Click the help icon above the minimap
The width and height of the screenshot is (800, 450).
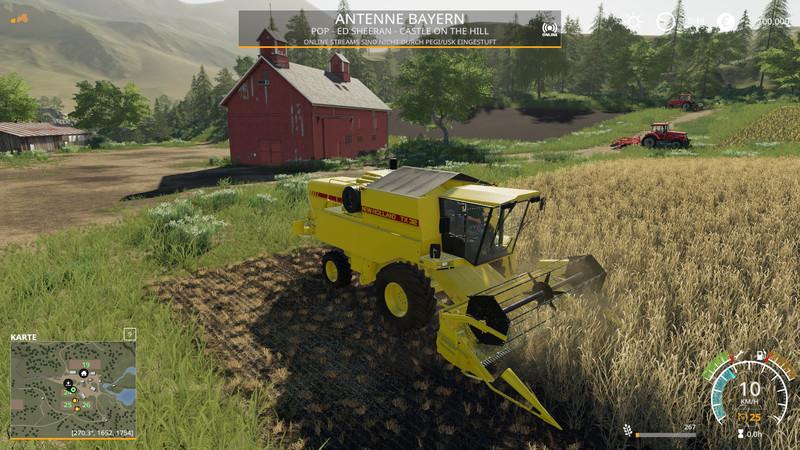click(129, 334)
